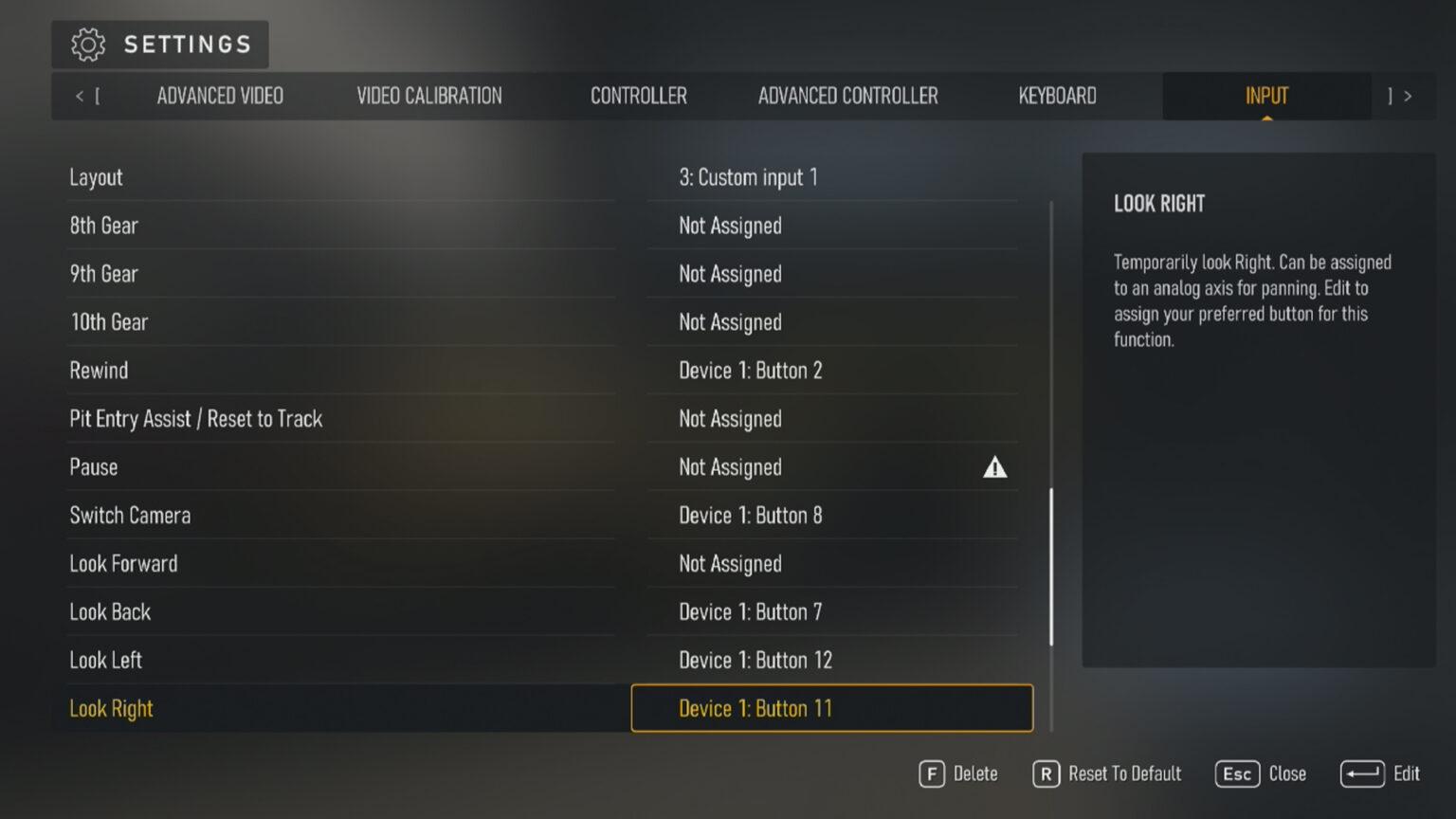Click the R key icon for Reset To Default
Image resolution: width=1456 pixels, height=819 pixels.
(x=1046, y=773)
